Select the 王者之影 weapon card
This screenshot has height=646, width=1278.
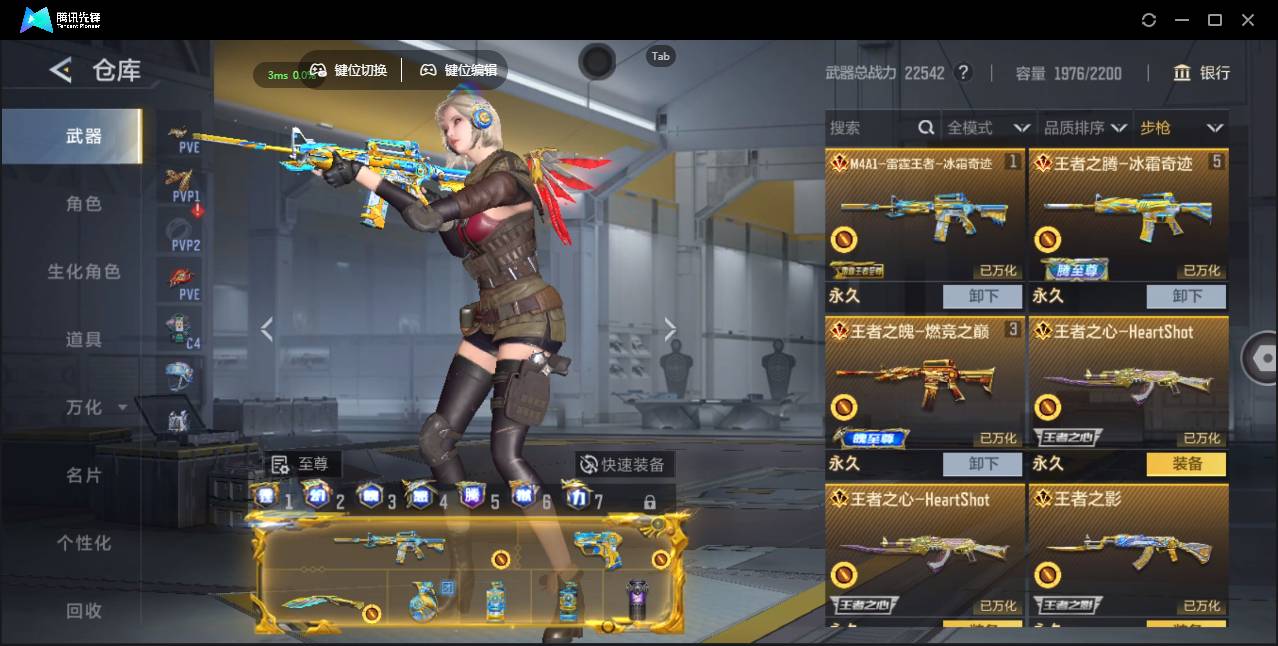click(1128, 552)
